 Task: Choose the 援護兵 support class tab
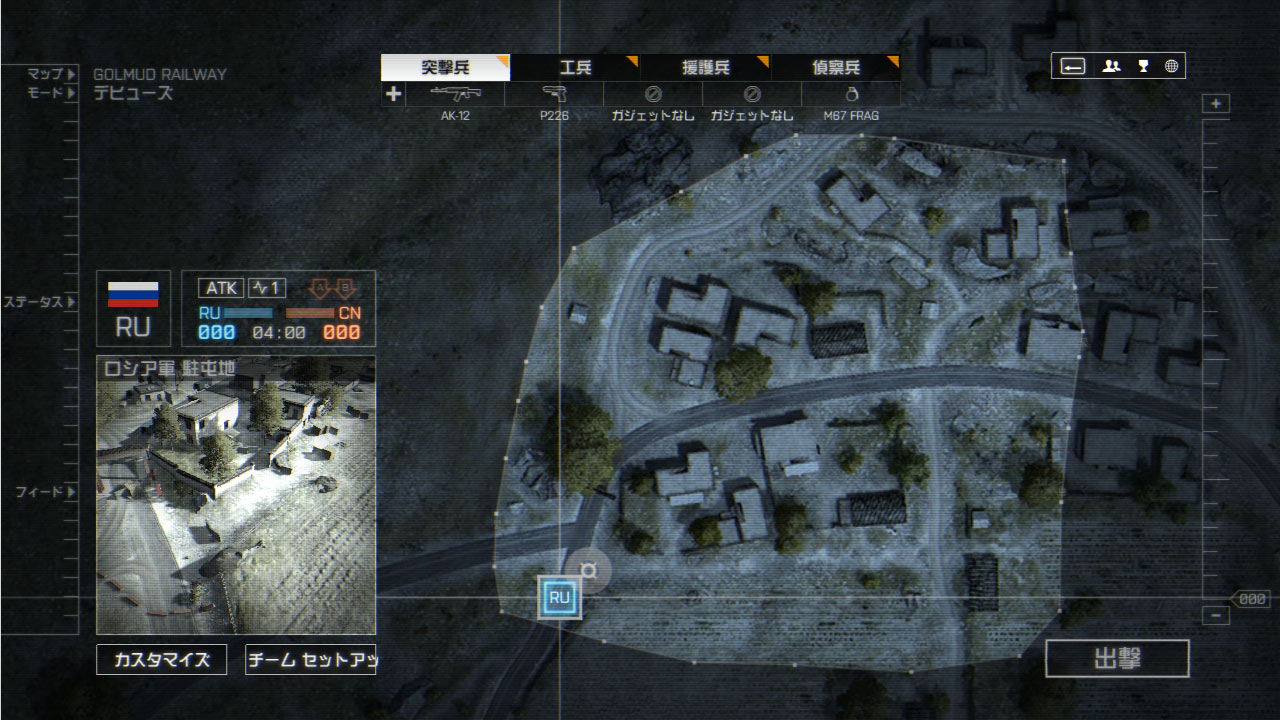pos(705,68)
